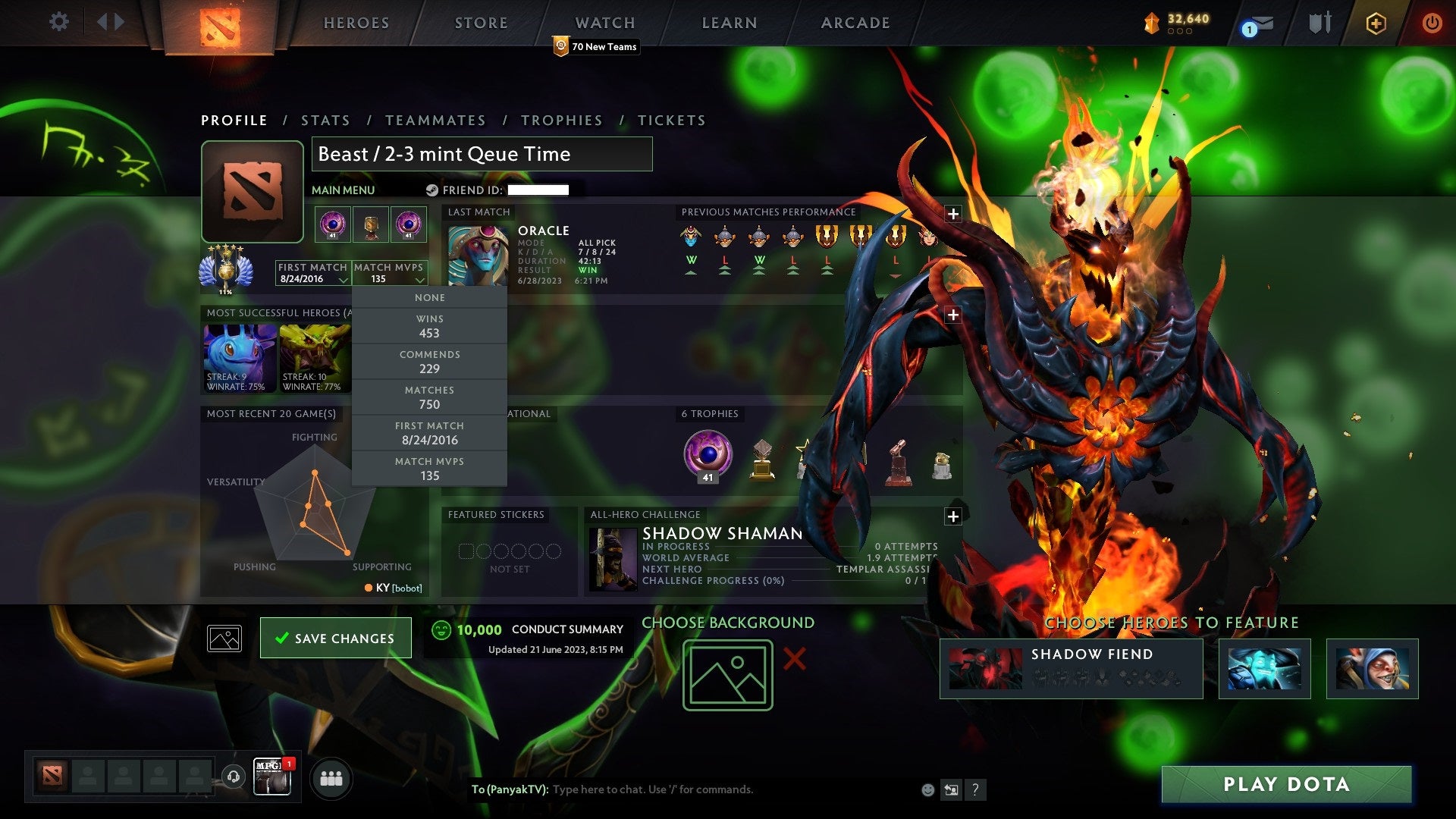This screenshot has width=1456, height=819.
Task: Open the settings gear icon
Action: (x=58, y=22)
